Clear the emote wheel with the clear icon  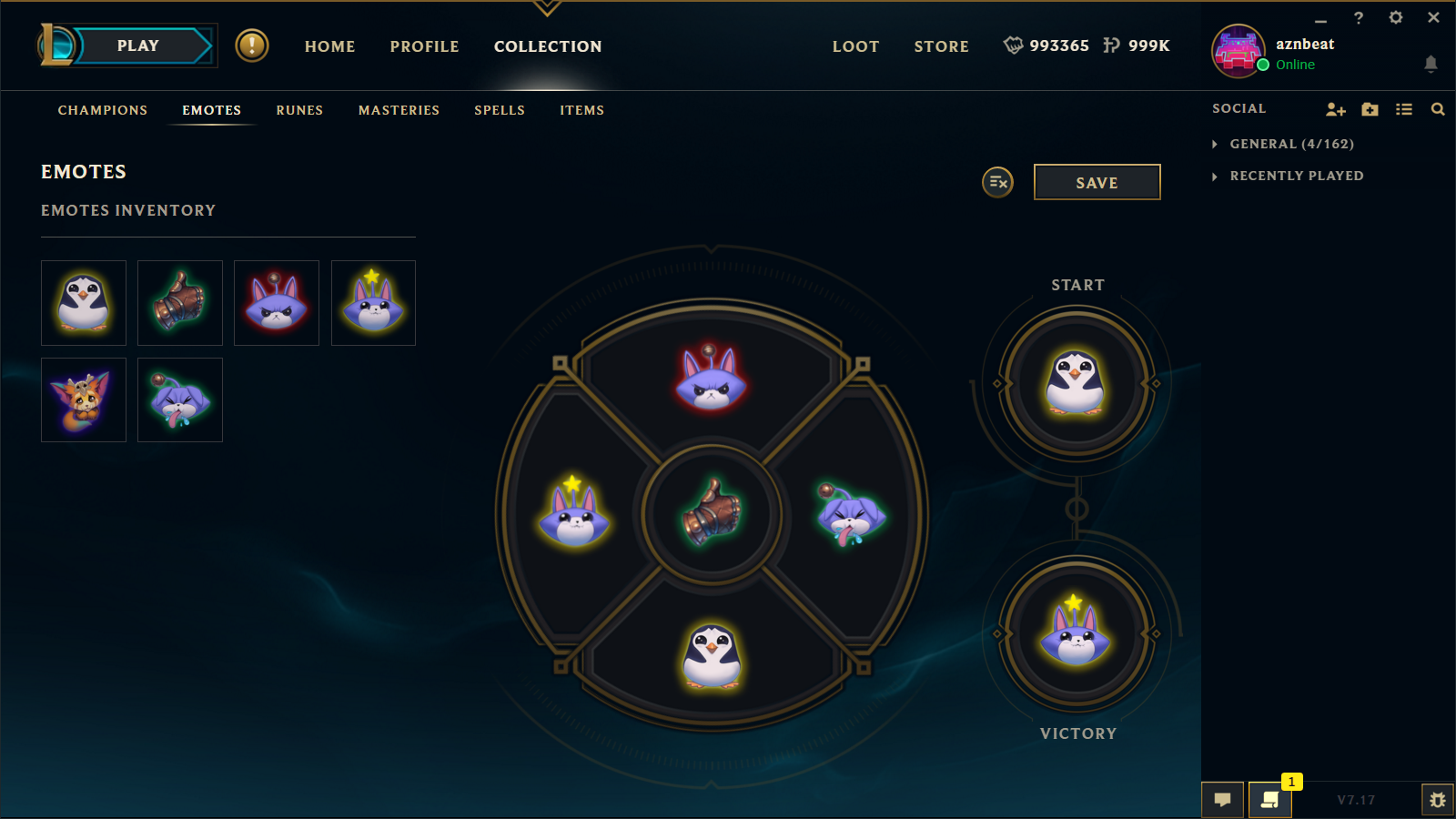click(996, 182)
